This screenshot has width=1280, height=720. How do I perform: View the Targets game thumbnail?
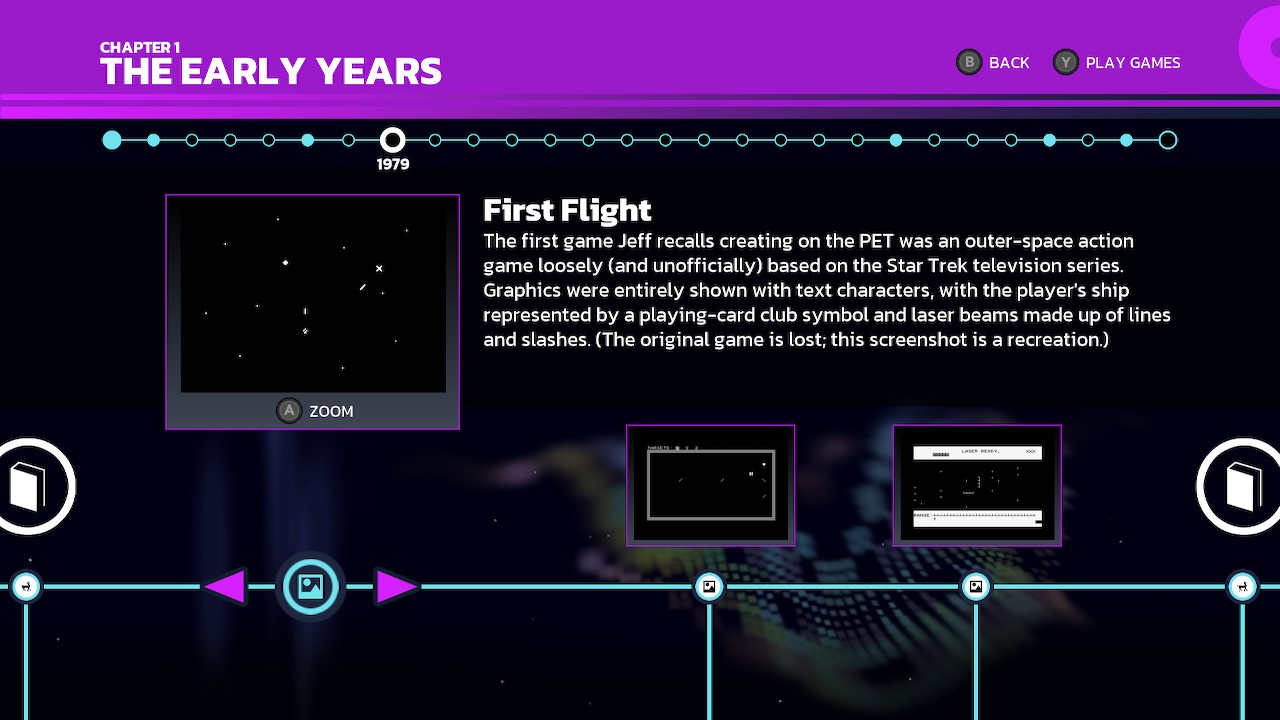click(x=710, y=485)
